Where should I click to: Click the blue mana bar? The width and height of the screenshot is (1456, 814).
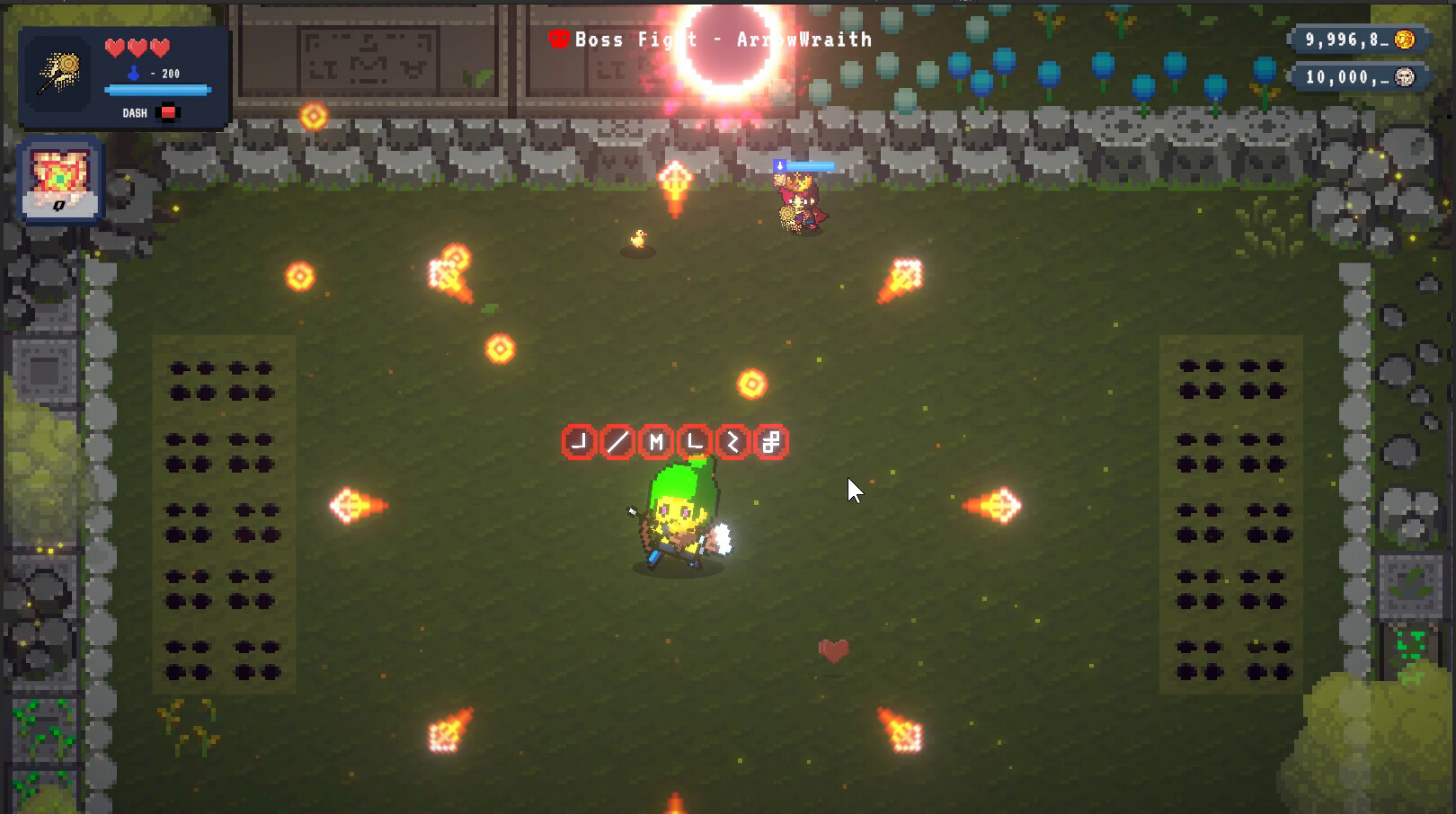click(x=158, y=91)
